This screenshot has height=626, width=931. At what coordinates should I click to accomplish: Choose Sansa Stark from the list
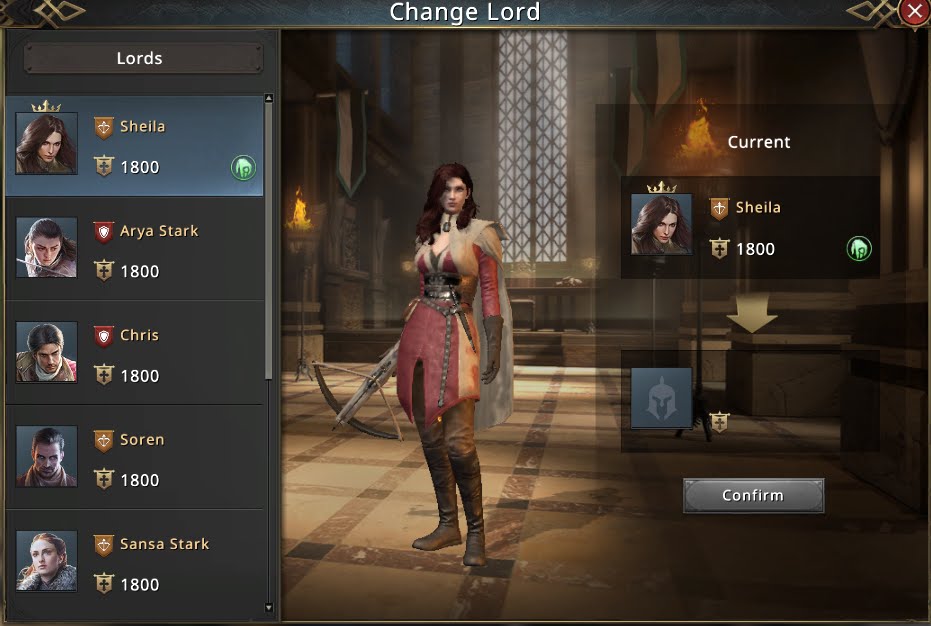pyautogui.click(x=135, y=563)
